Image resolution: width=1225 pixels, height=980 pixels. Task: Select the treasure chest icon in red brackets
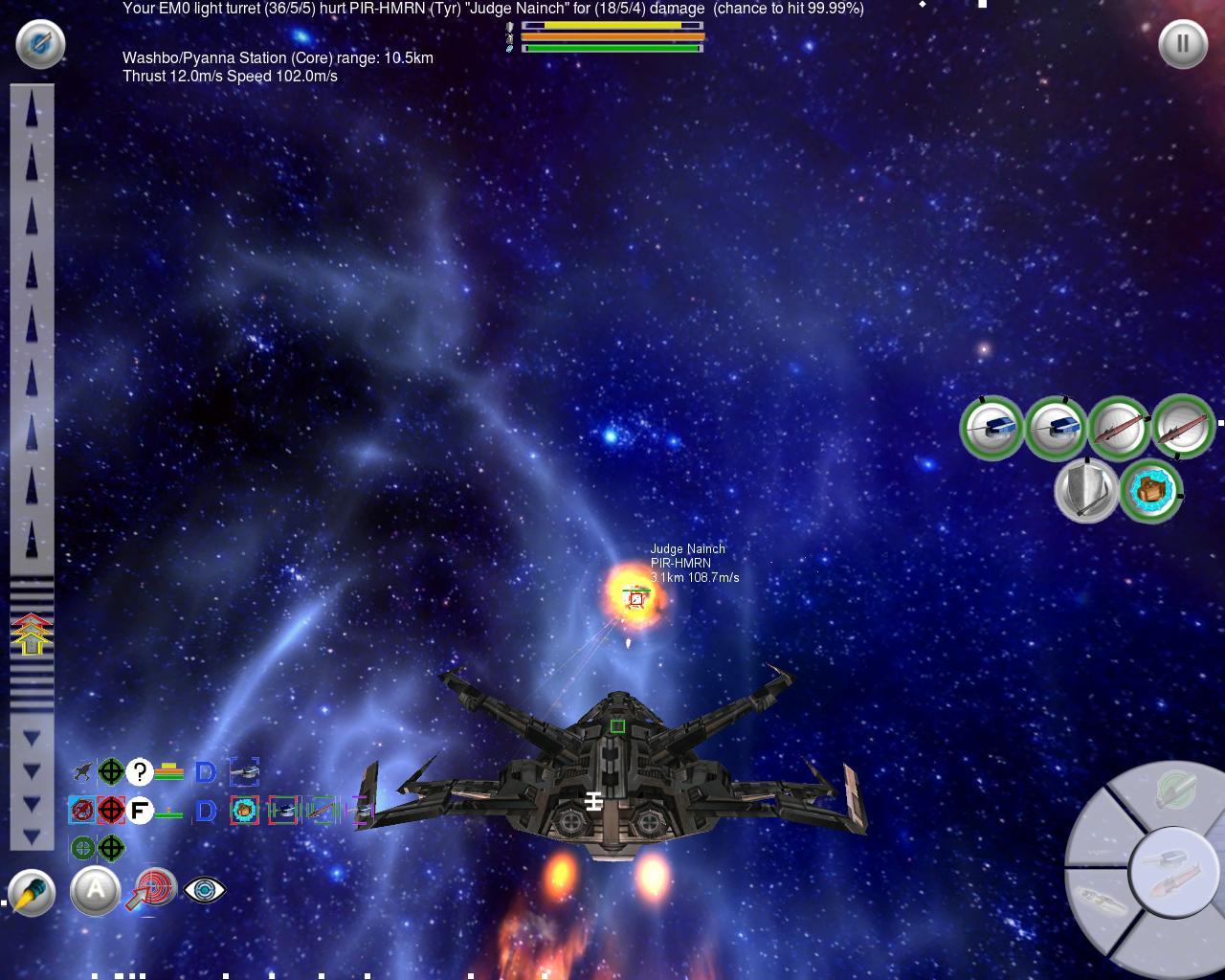click(x=244, y=811)
